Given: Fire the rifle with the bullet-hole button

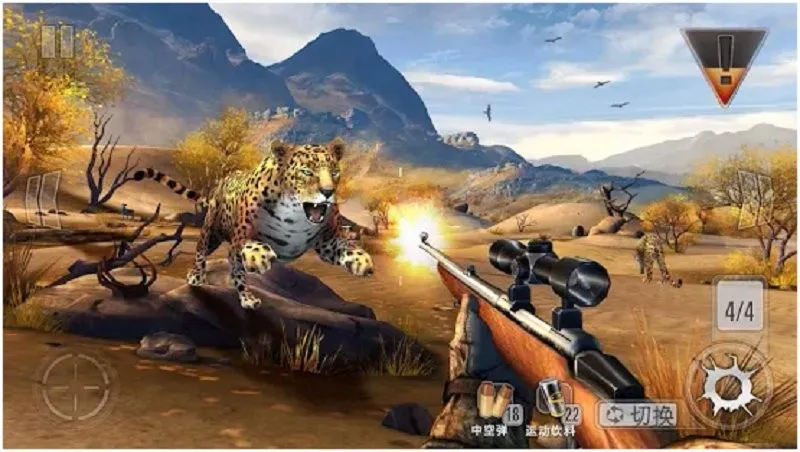Looking at the screenshot, I should point(729,386).
